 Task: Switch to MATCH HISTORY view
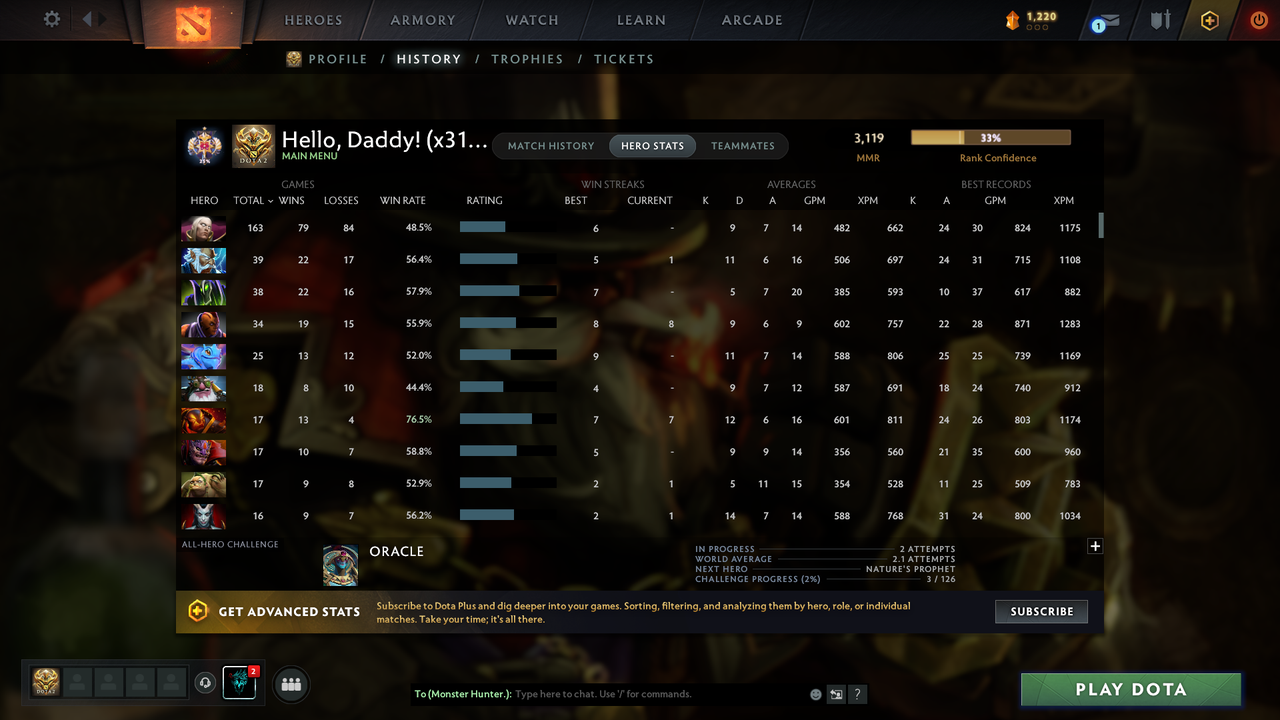pyautogui.click(x=551, y=145)
